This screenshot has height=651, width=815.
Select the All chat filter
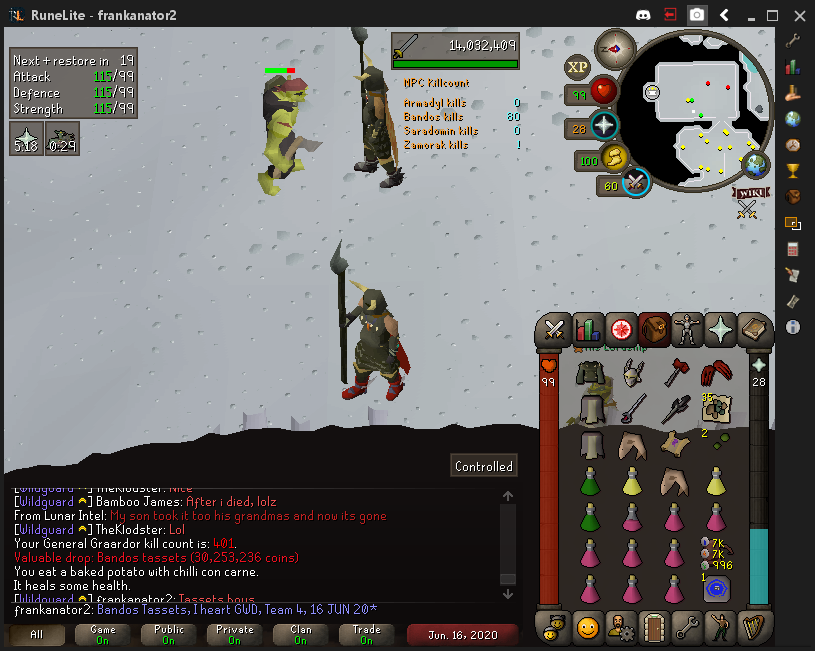coord(37,635)
